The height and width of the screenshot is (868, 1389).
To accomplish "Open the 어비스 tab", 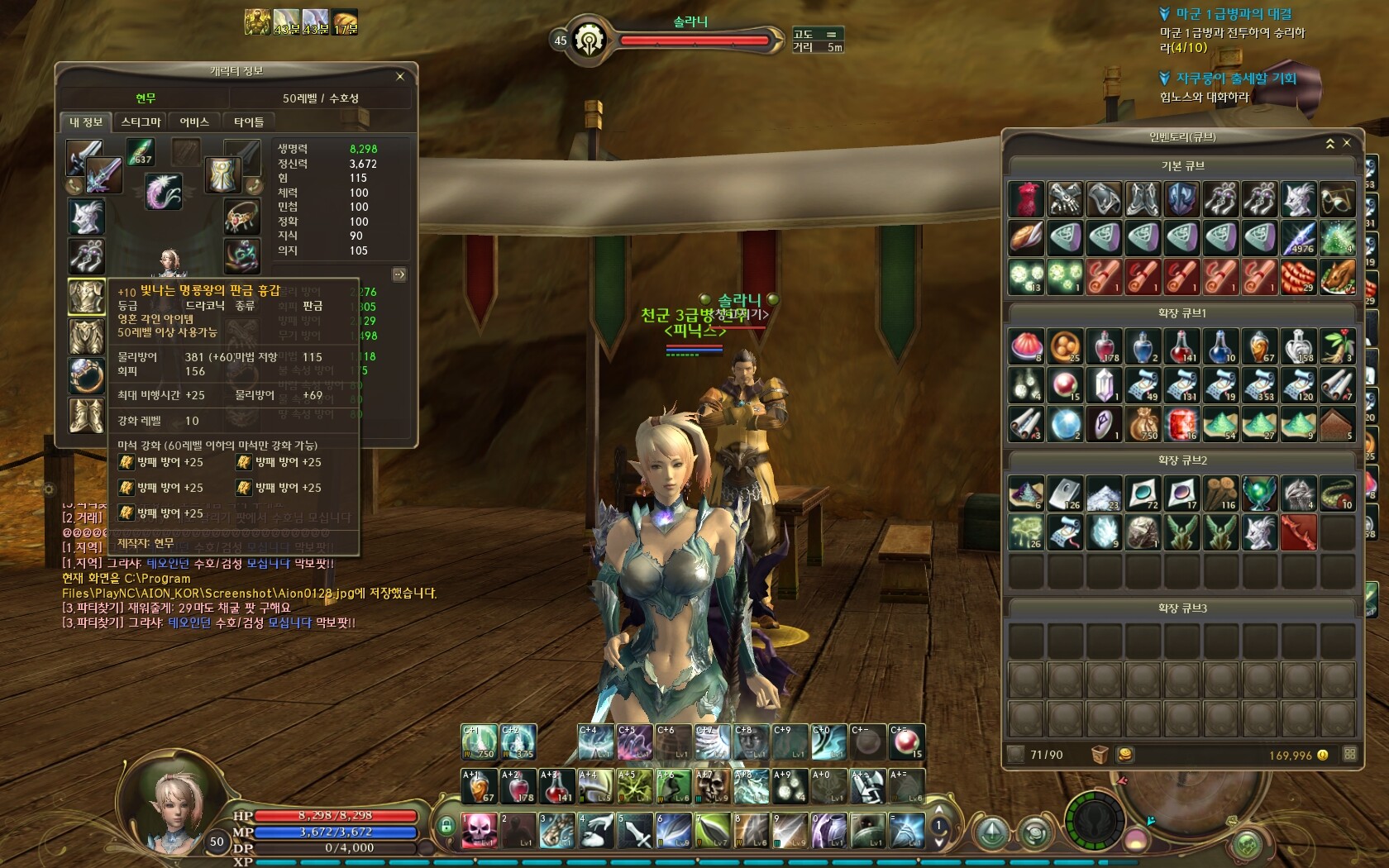I will (x=194, y=122).
